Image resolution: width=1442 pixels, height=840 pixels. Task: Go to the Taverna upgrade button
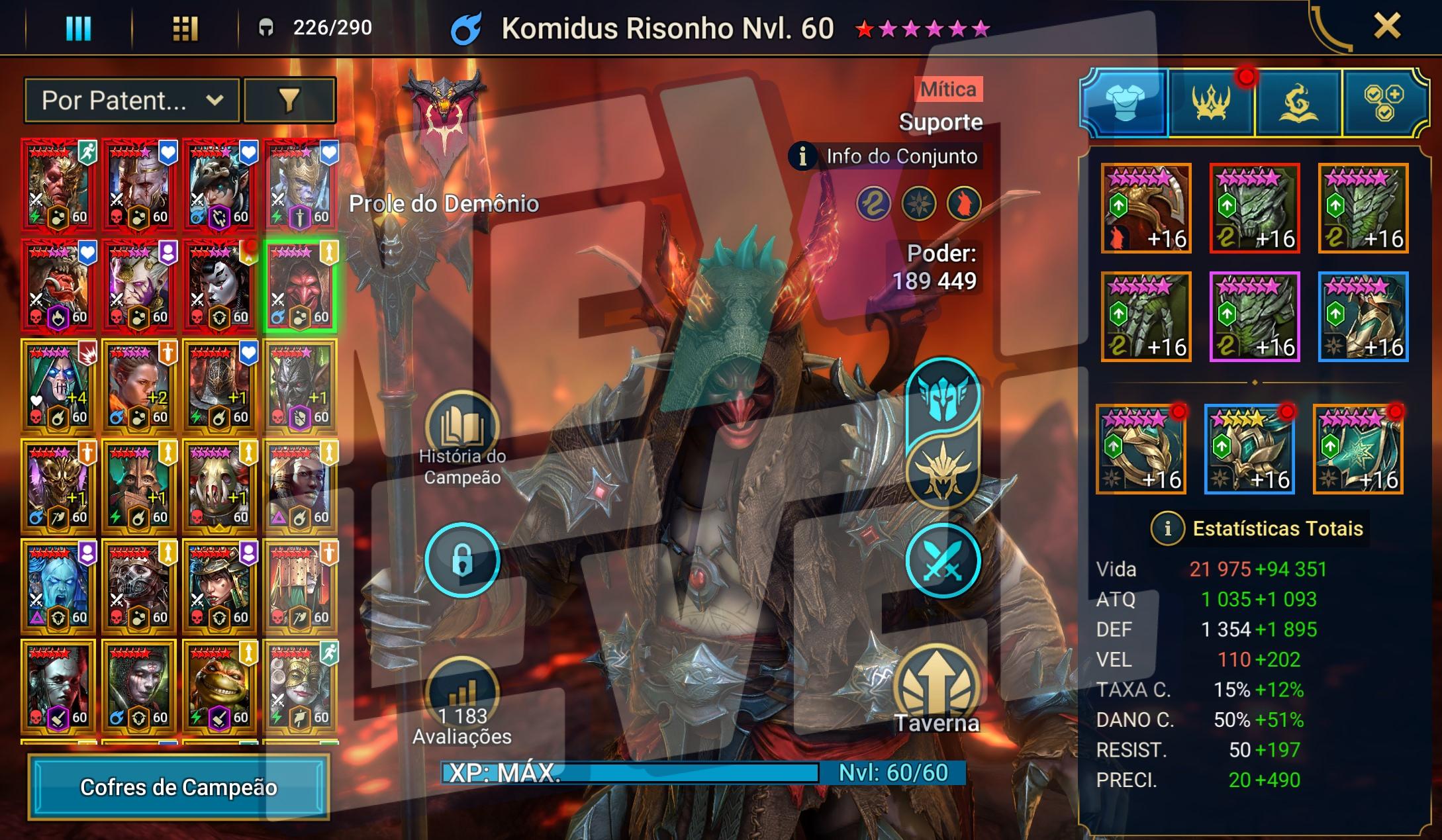point(936,688)
